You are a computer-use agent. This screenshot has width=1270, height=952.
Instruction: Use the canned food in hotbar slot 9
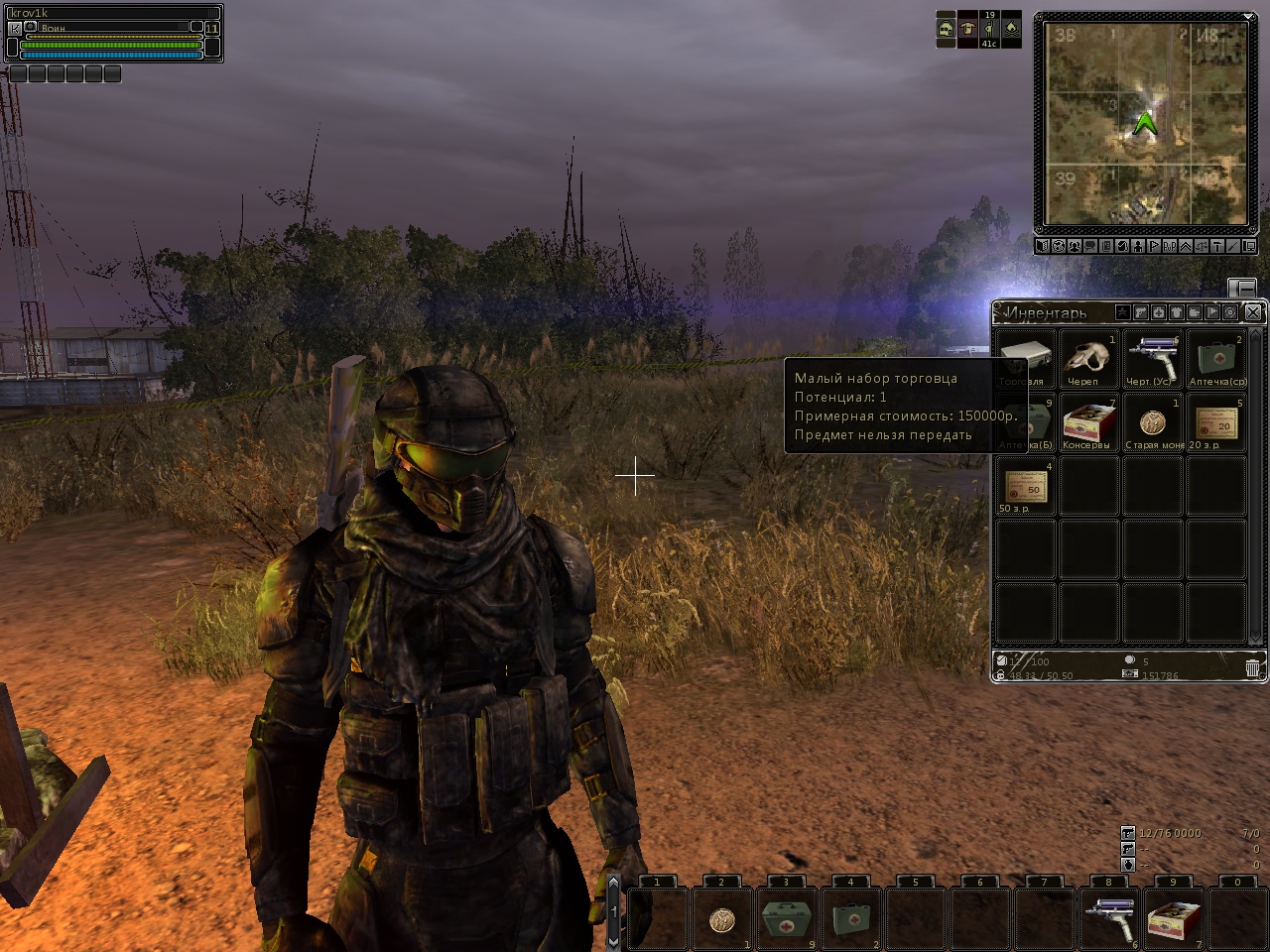(1173, 918)
